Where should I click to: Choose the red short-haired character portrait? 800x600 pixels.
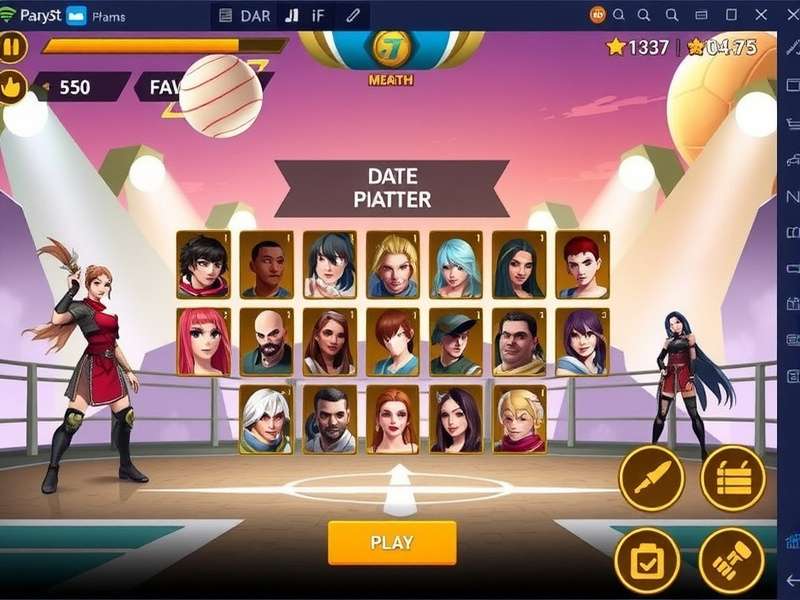click(582, 265)
